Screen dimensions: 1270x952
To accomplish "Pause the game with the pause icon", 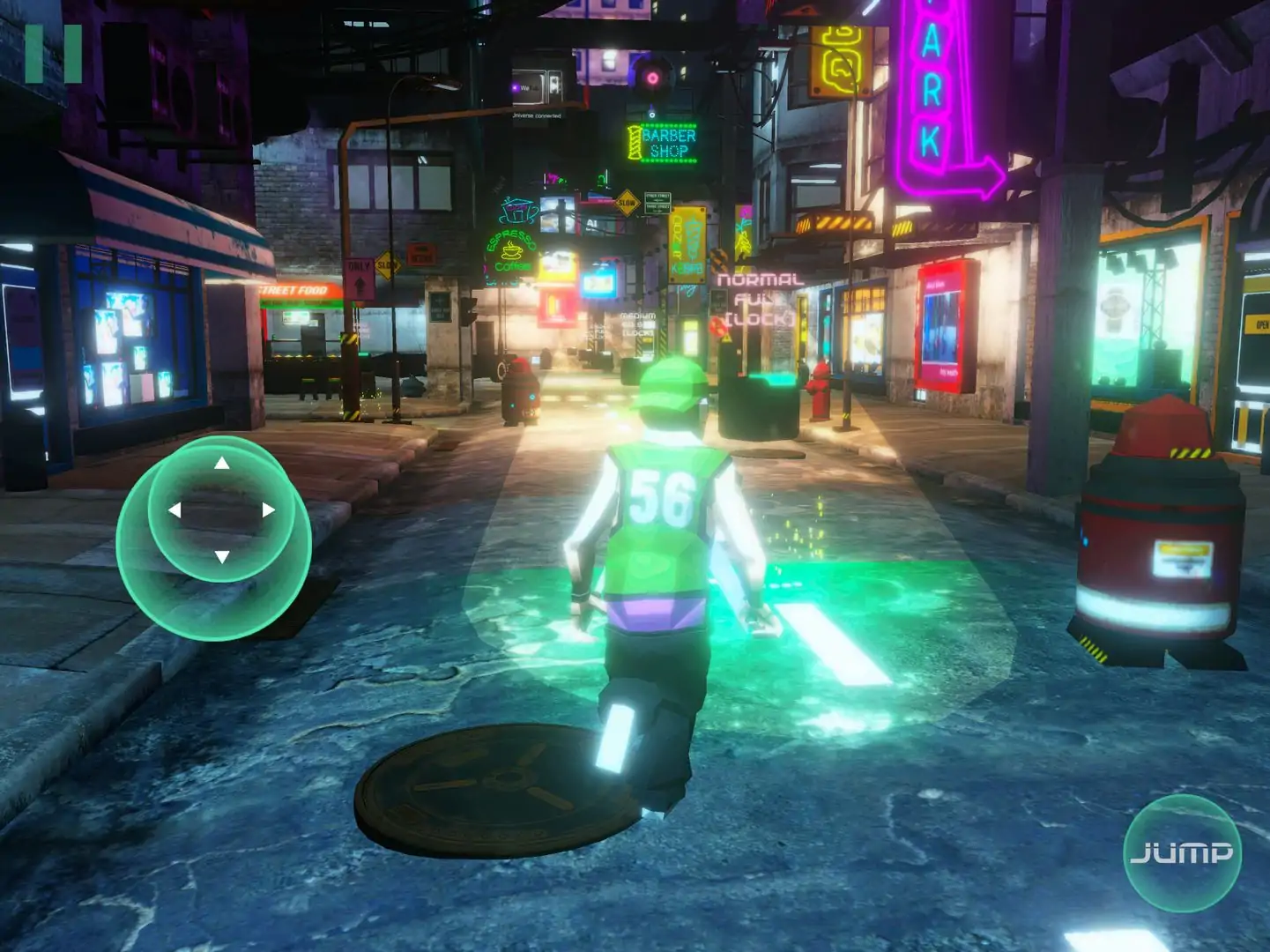I will pyautogui.click(x=53, y=54).
